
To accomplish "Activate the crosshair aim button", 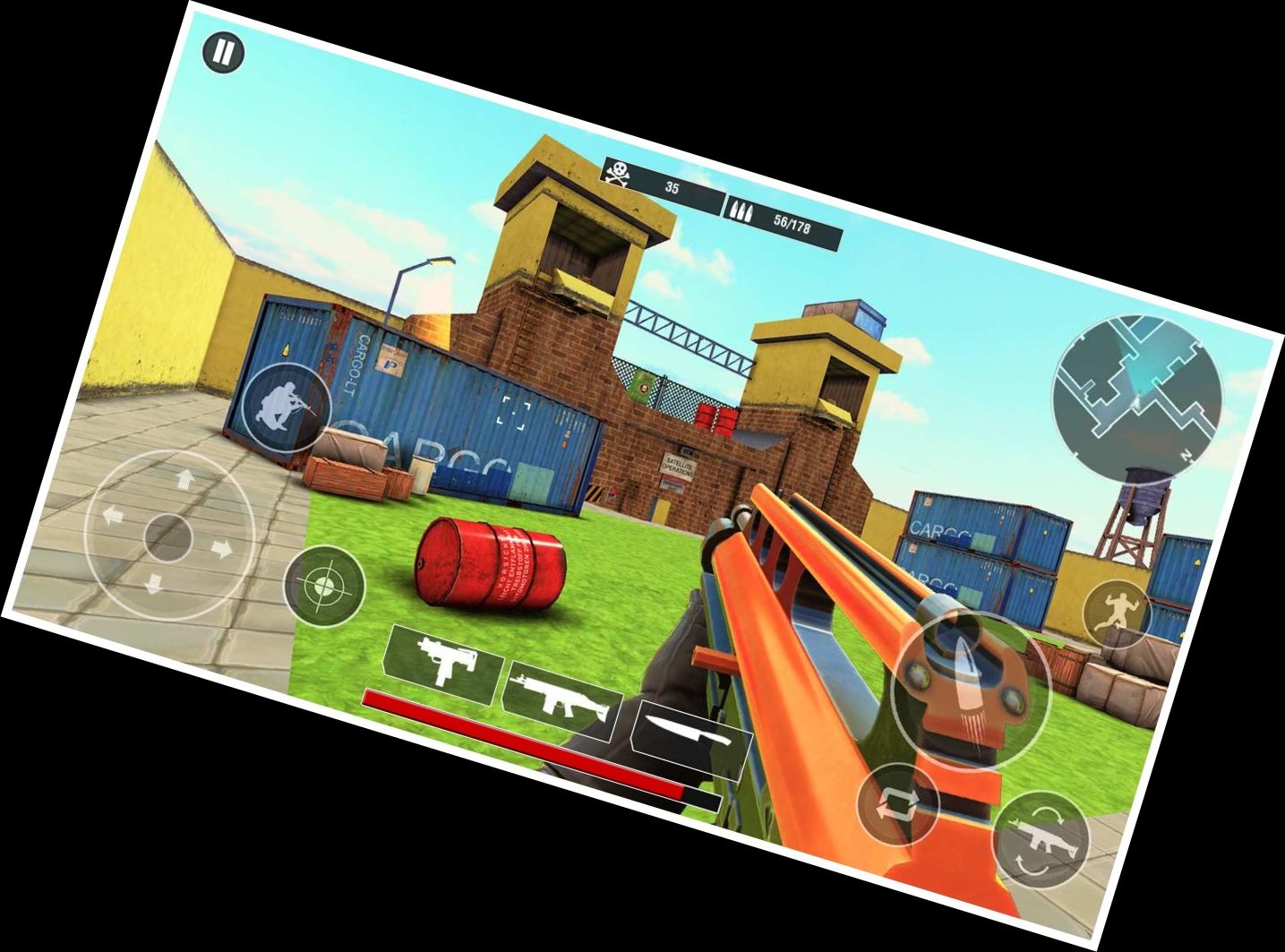I will coord(324,587).
